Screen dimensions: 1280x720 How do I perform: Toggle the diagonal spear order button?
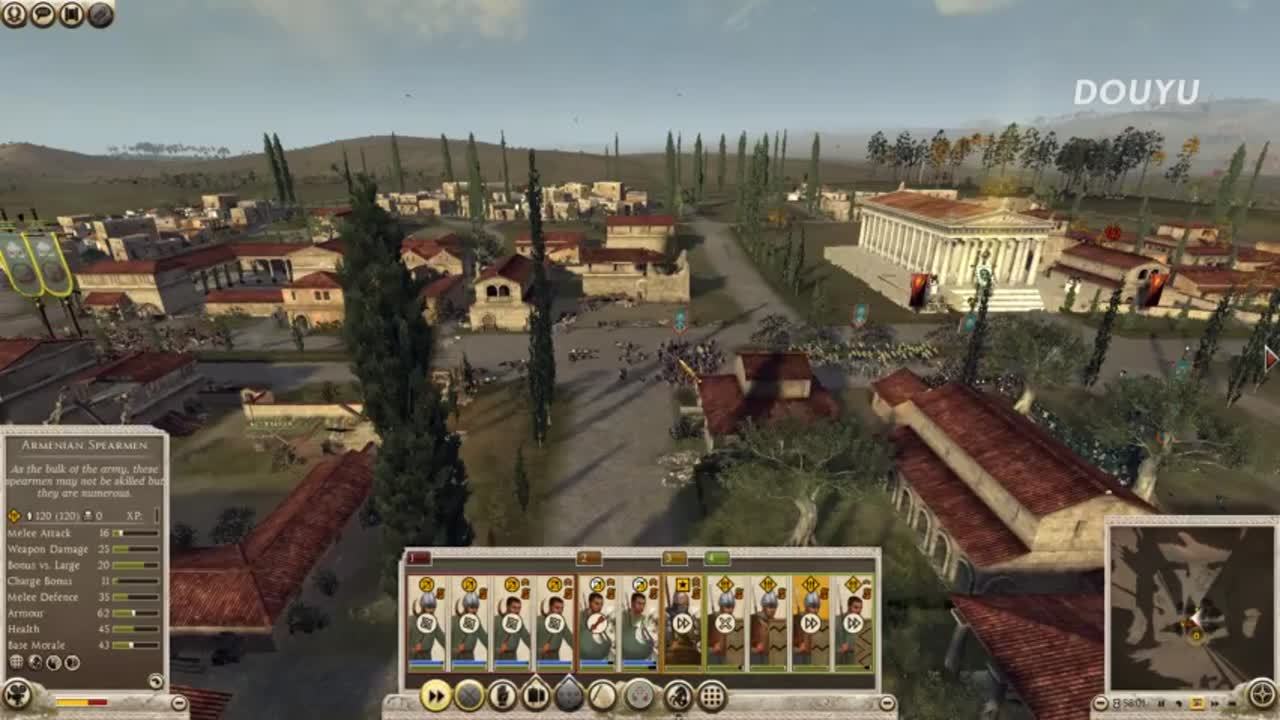pyautogui.click(x=602, y=695)
